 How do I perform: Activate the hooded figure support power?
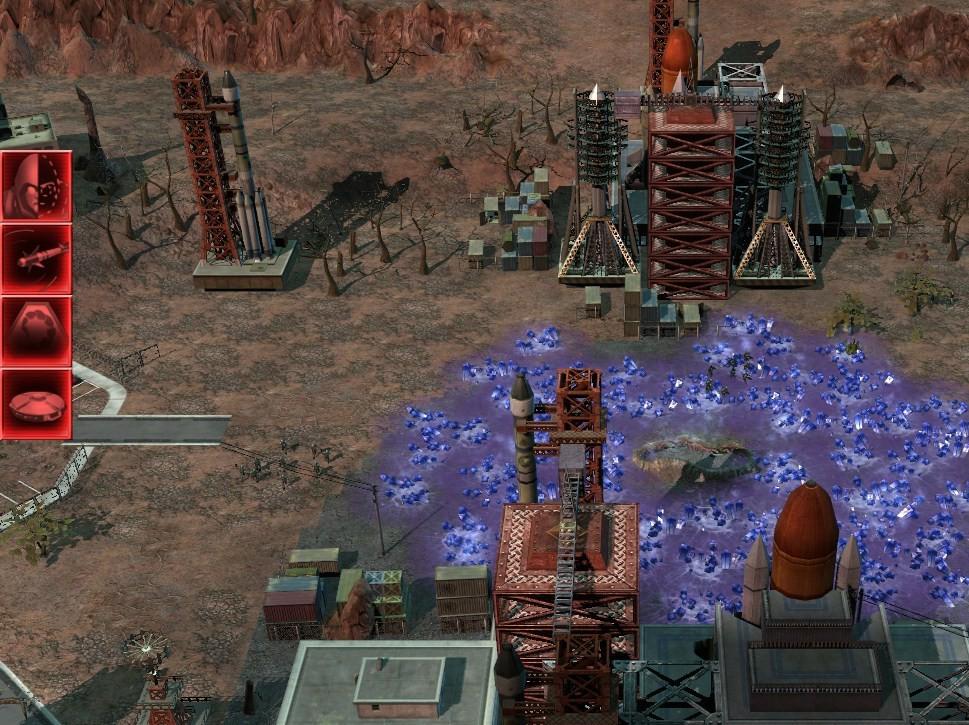click(36, 186)
